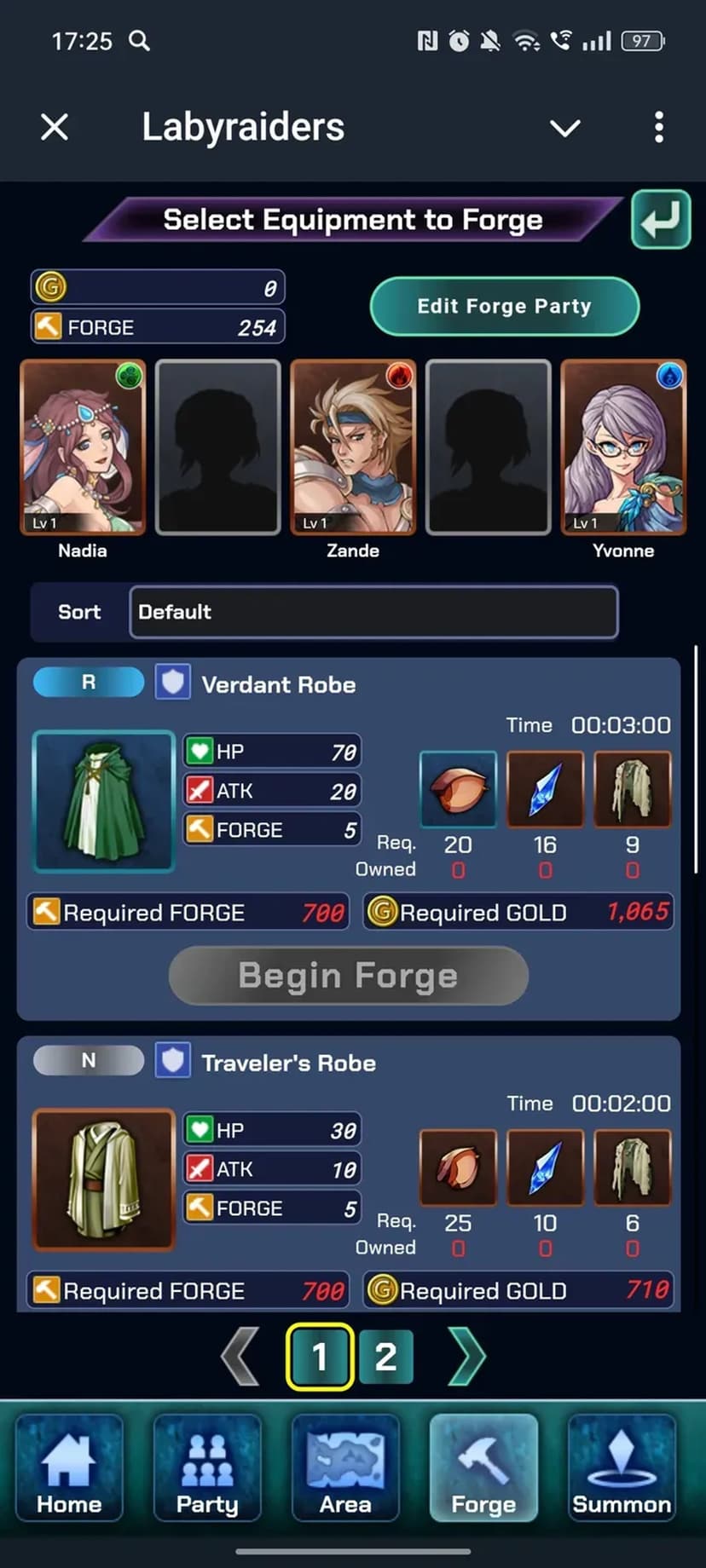Switch to the Party tab
This screenshot has width=706, height=1568.
pyautogui.click(x=207, y=1467)
